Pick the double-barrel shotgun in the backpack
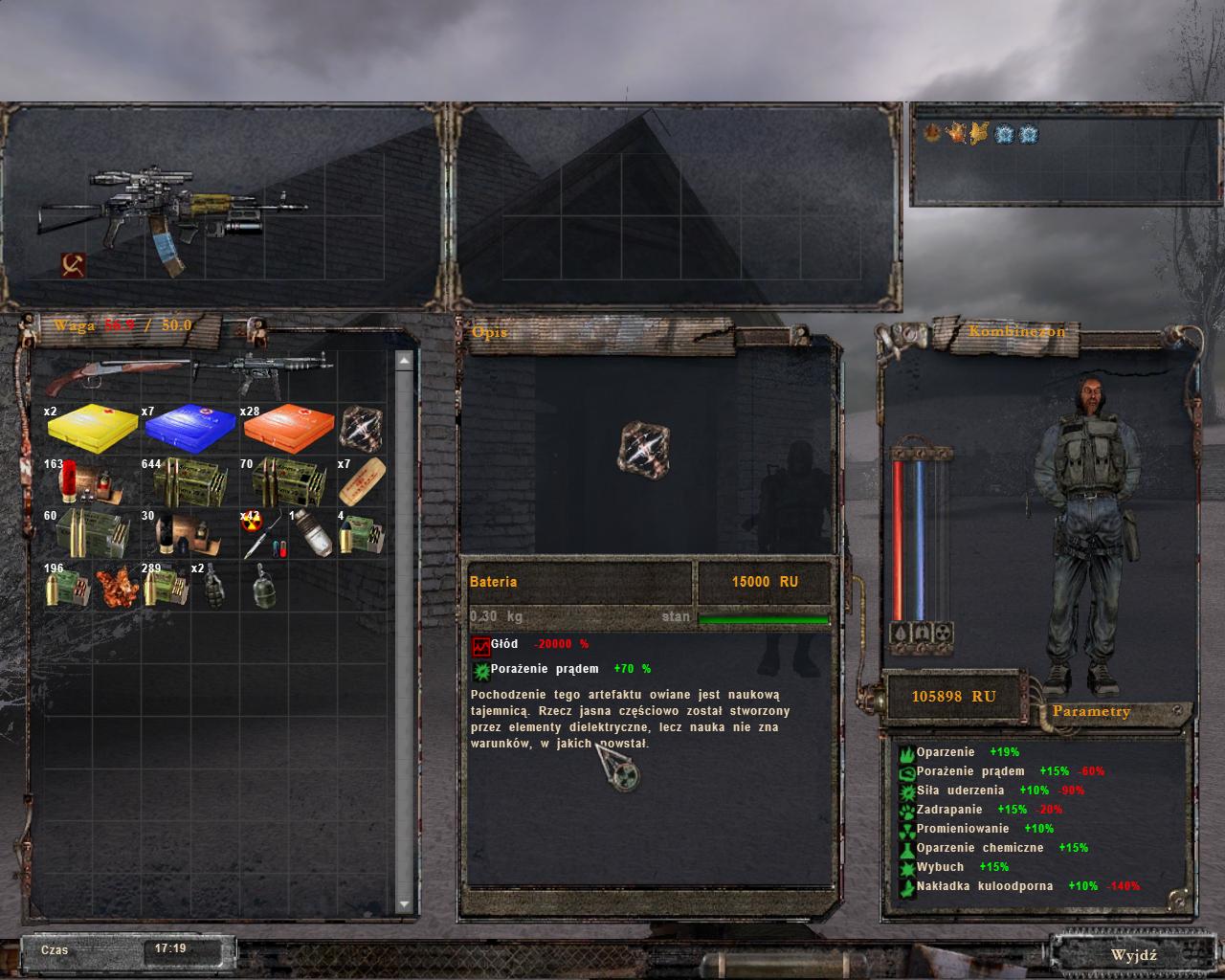1225x980 pixels. click(x=118, y=375)
